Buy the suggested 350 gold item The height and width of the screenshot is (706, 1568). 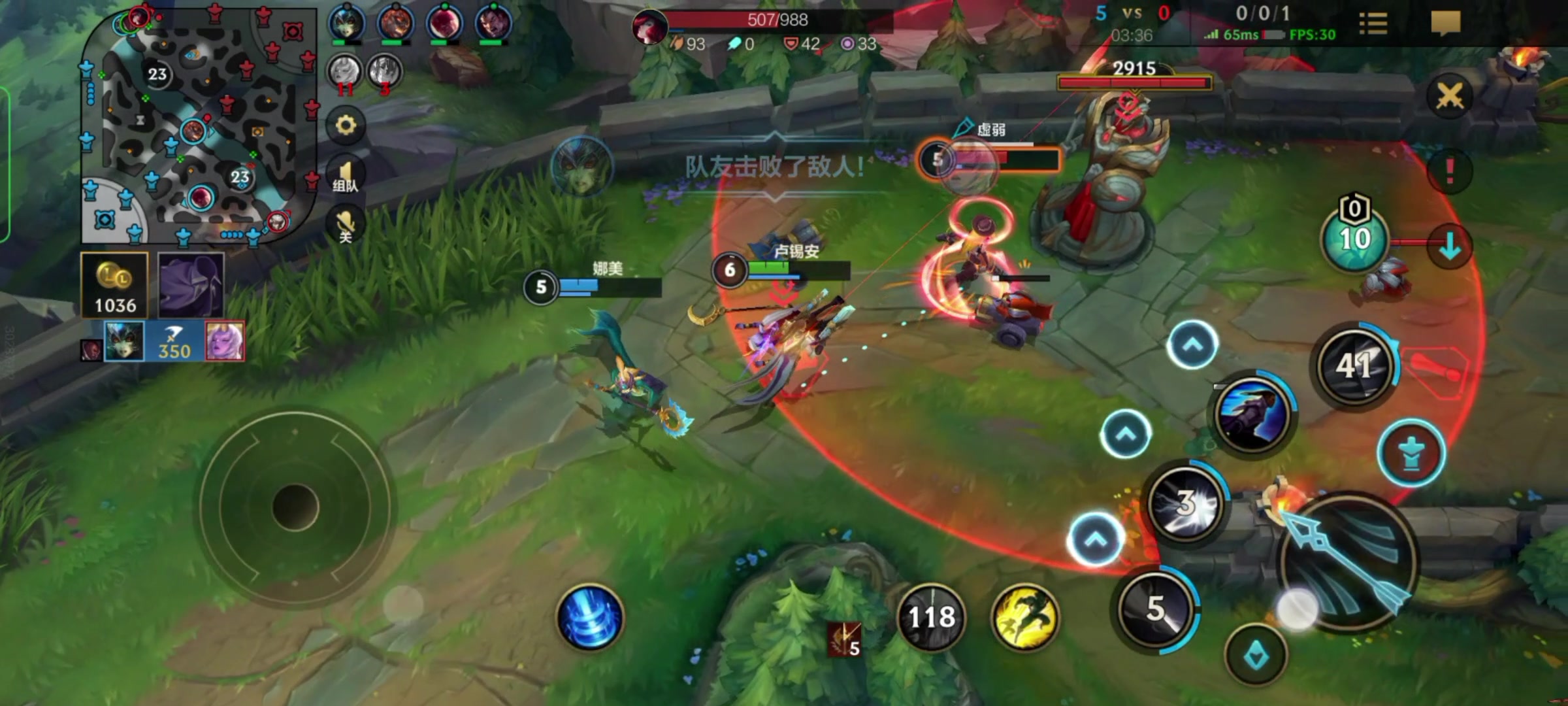(x=174, y=342)
